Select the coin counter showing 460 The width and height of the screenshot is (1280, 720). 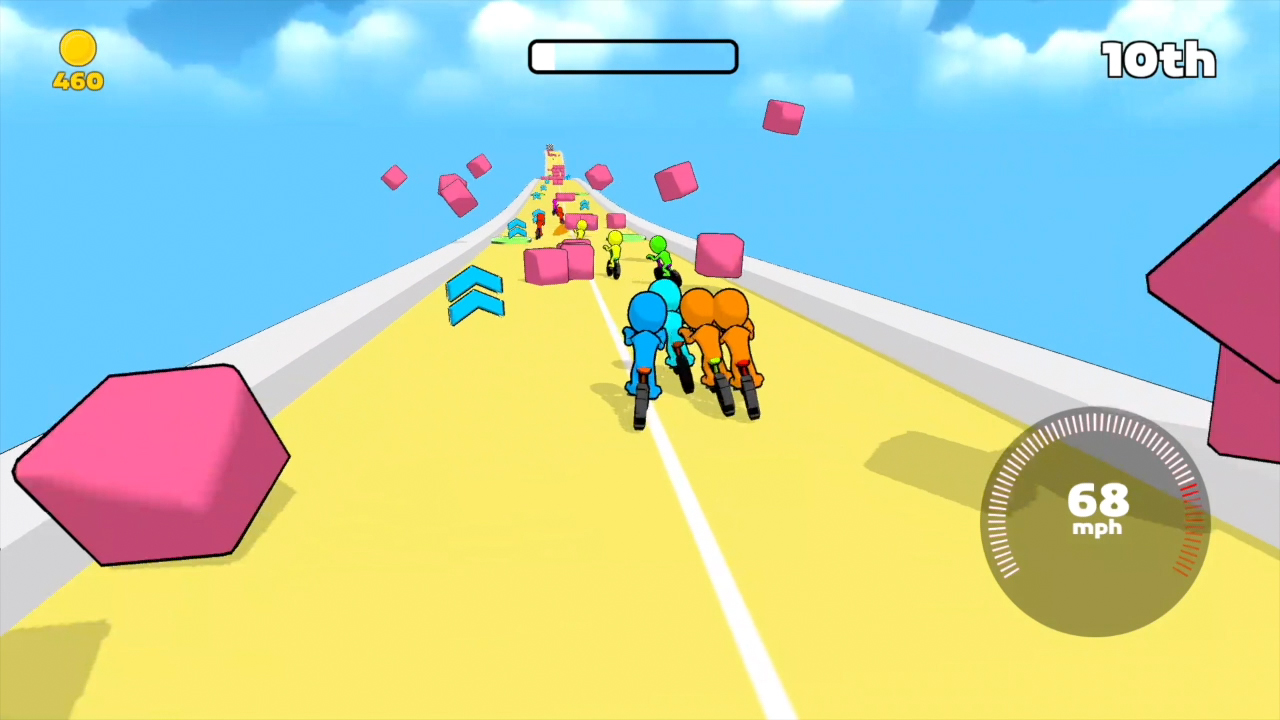coord(77,80)
